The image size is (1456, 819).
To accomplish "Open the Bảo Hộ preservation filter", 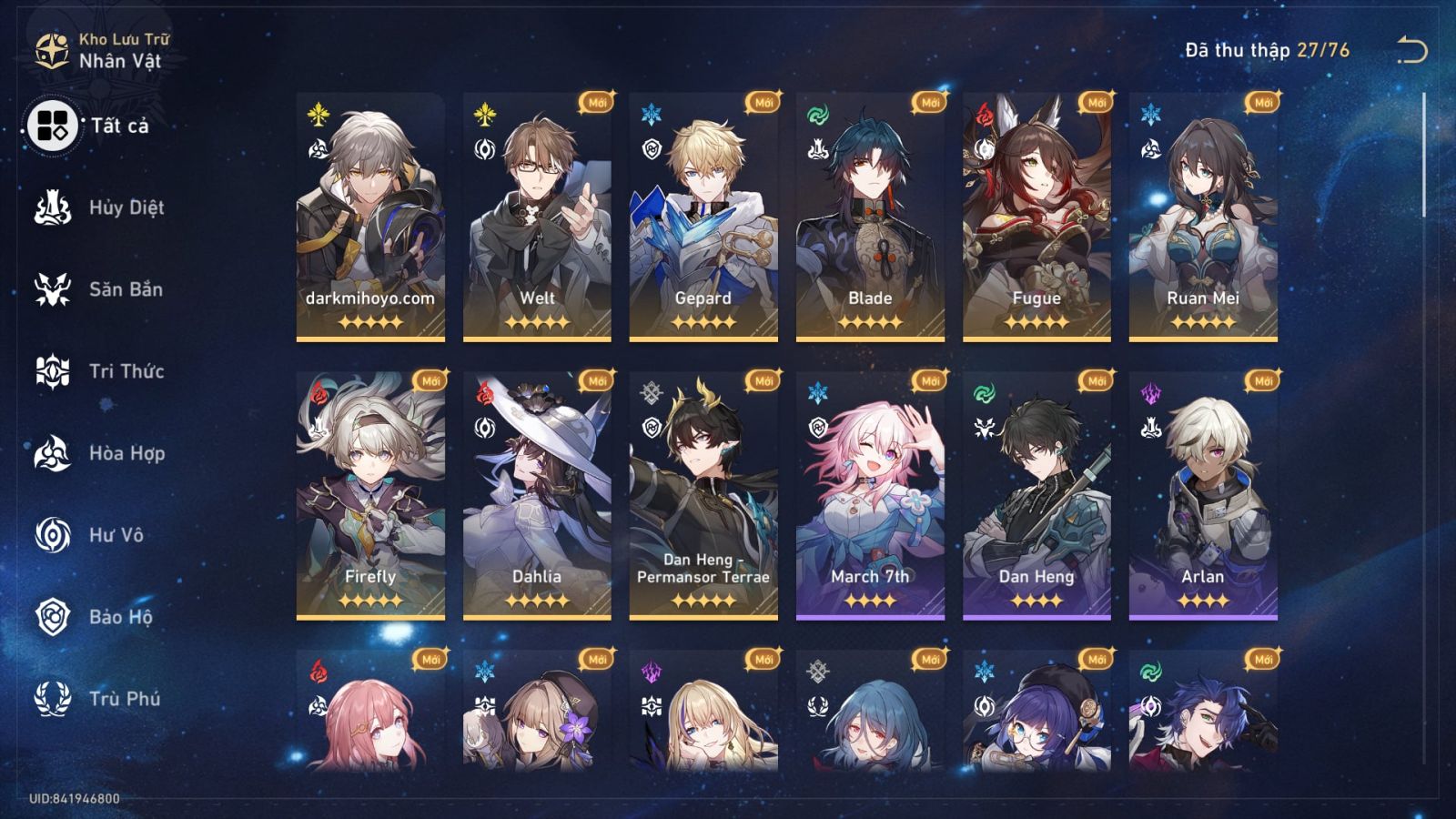I will point(55,617).
